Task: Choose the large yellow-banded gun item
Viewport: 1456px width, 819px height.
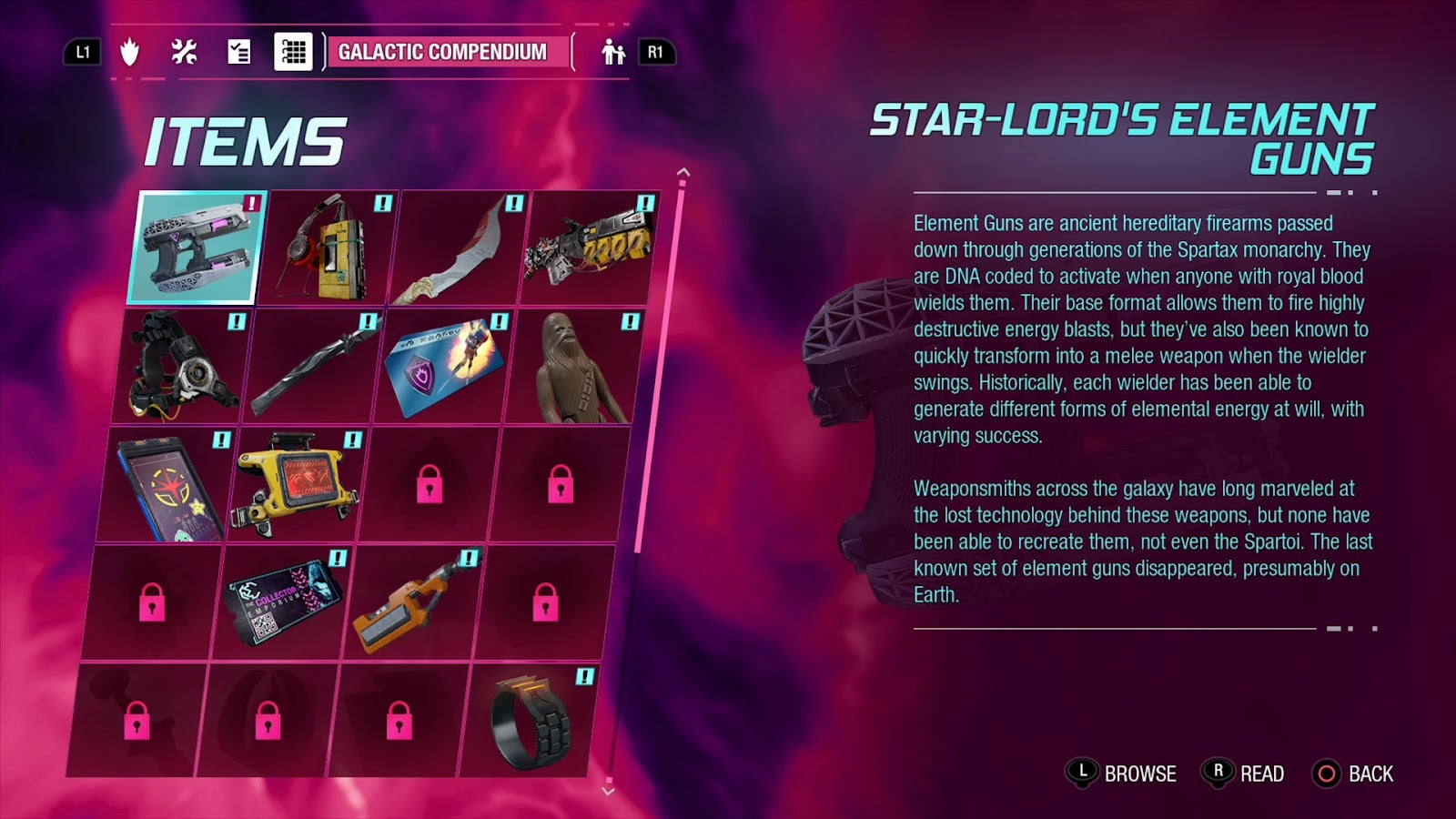Action: [x=587, y=248]
